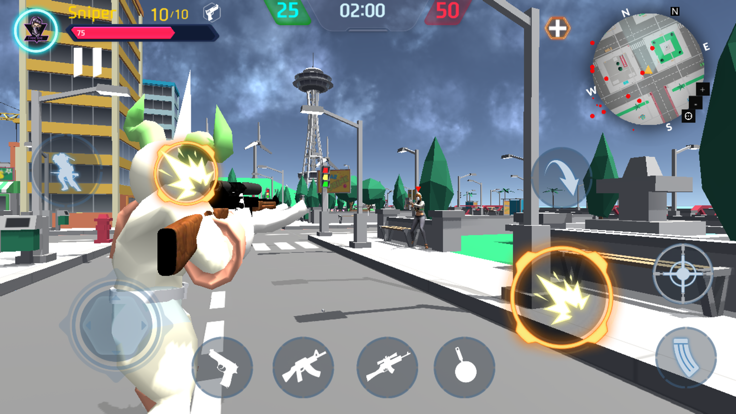The image size is (736, 414).
Task: Fire with the large right-side shoot button
Action: (x=562, y=298)
